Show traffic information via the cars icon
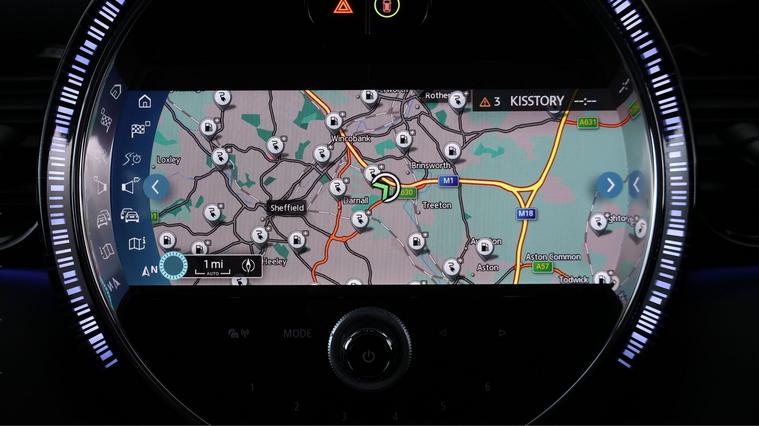759x426 pixels. click(130, 215)
